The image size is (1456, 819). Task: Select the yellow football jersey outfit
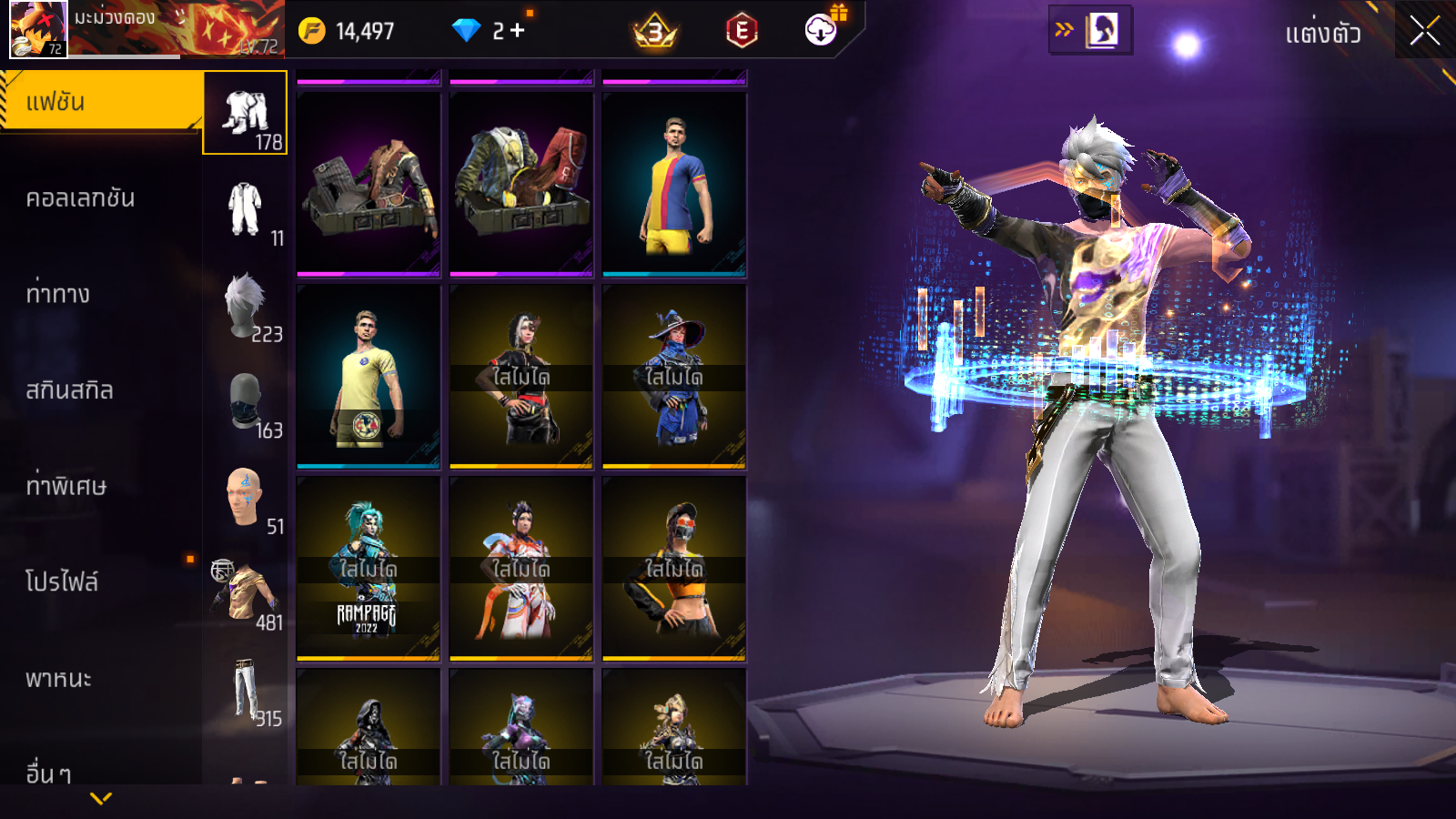[x=369, y=377]
